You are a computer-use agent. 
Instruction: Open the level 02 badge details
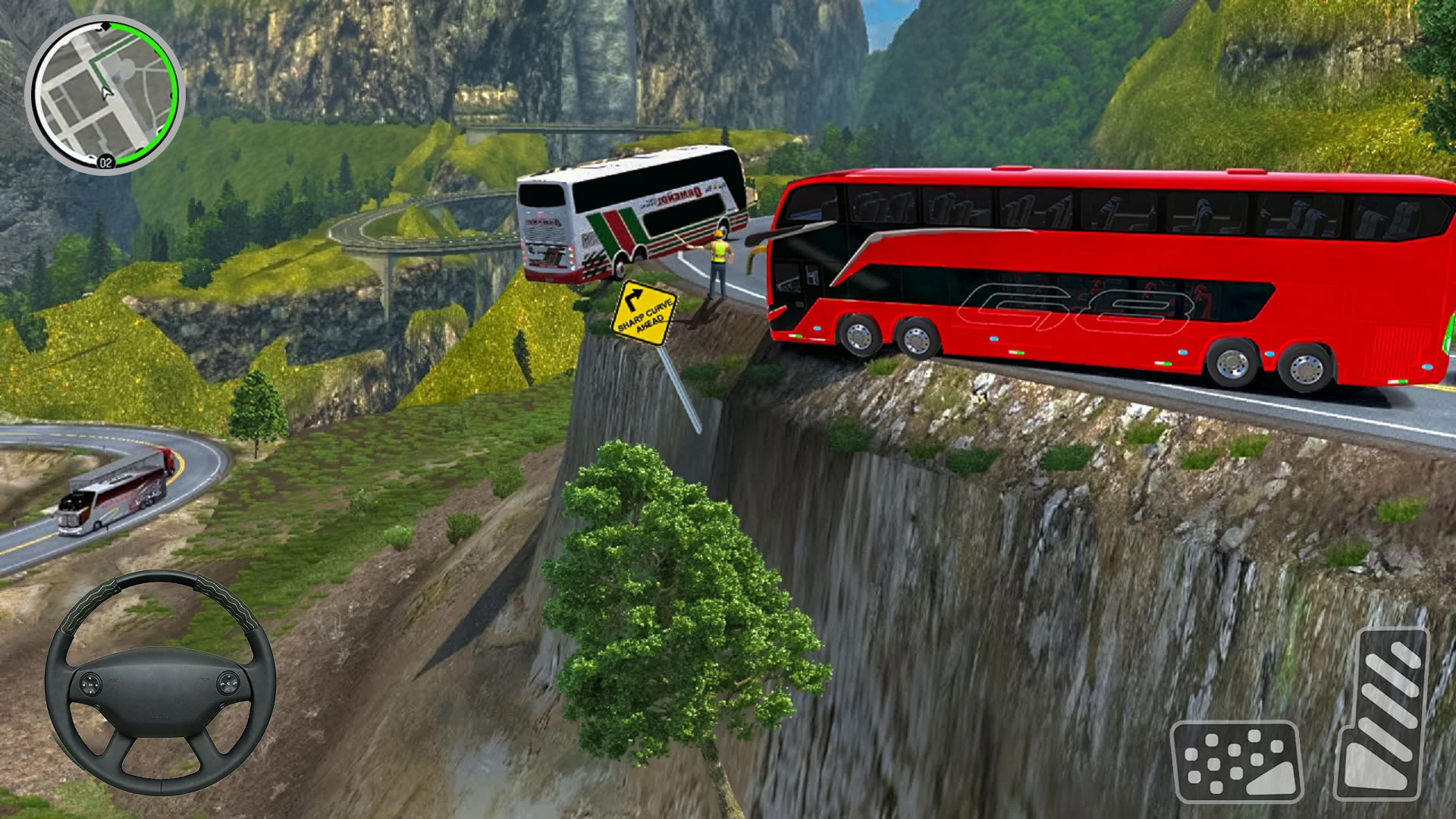point(105,161)
